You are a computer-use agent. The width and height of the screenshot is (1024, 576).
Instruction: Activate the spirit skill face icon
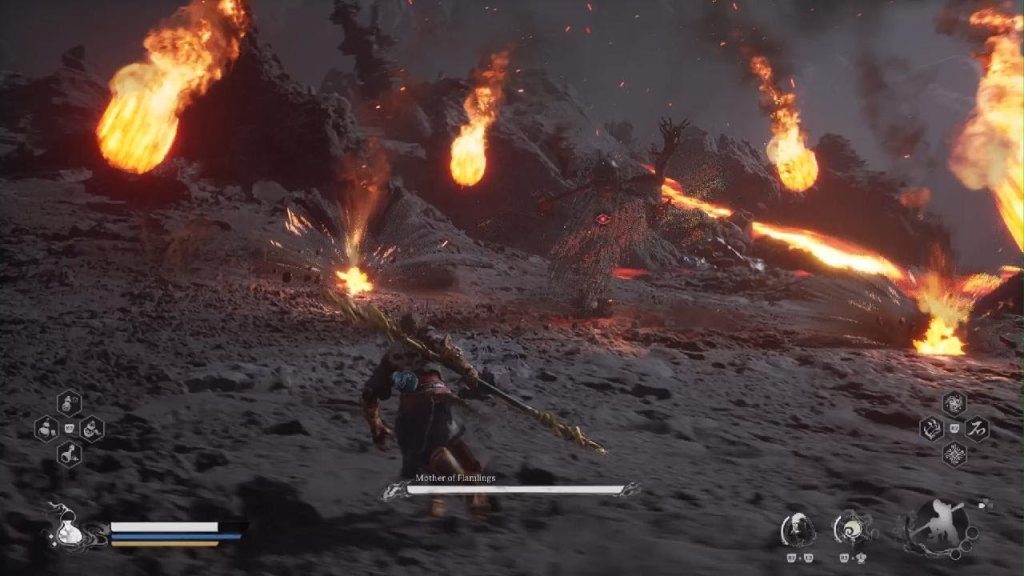tap(797, 527)
